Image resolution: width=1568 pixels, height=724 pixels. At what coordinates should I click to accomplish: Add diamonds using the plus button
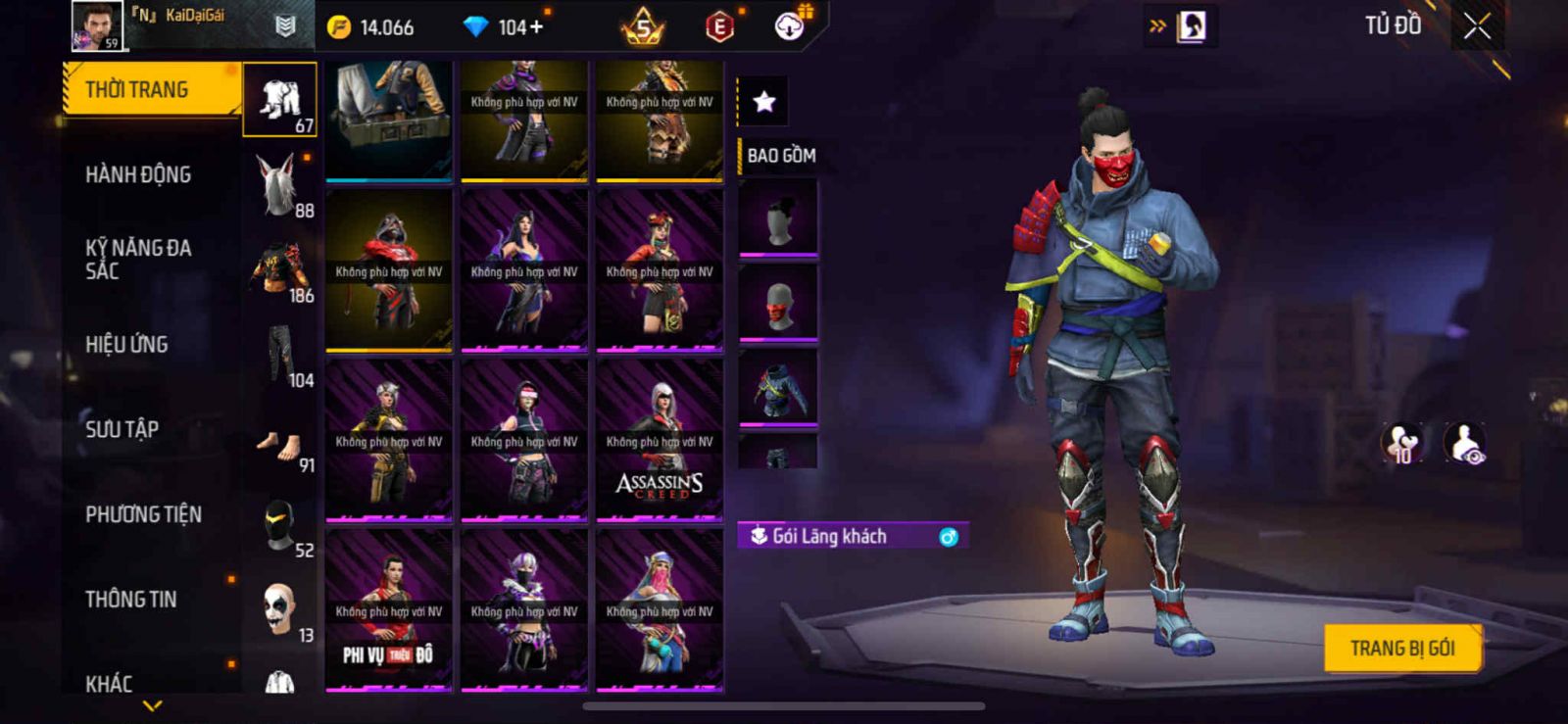535,27
